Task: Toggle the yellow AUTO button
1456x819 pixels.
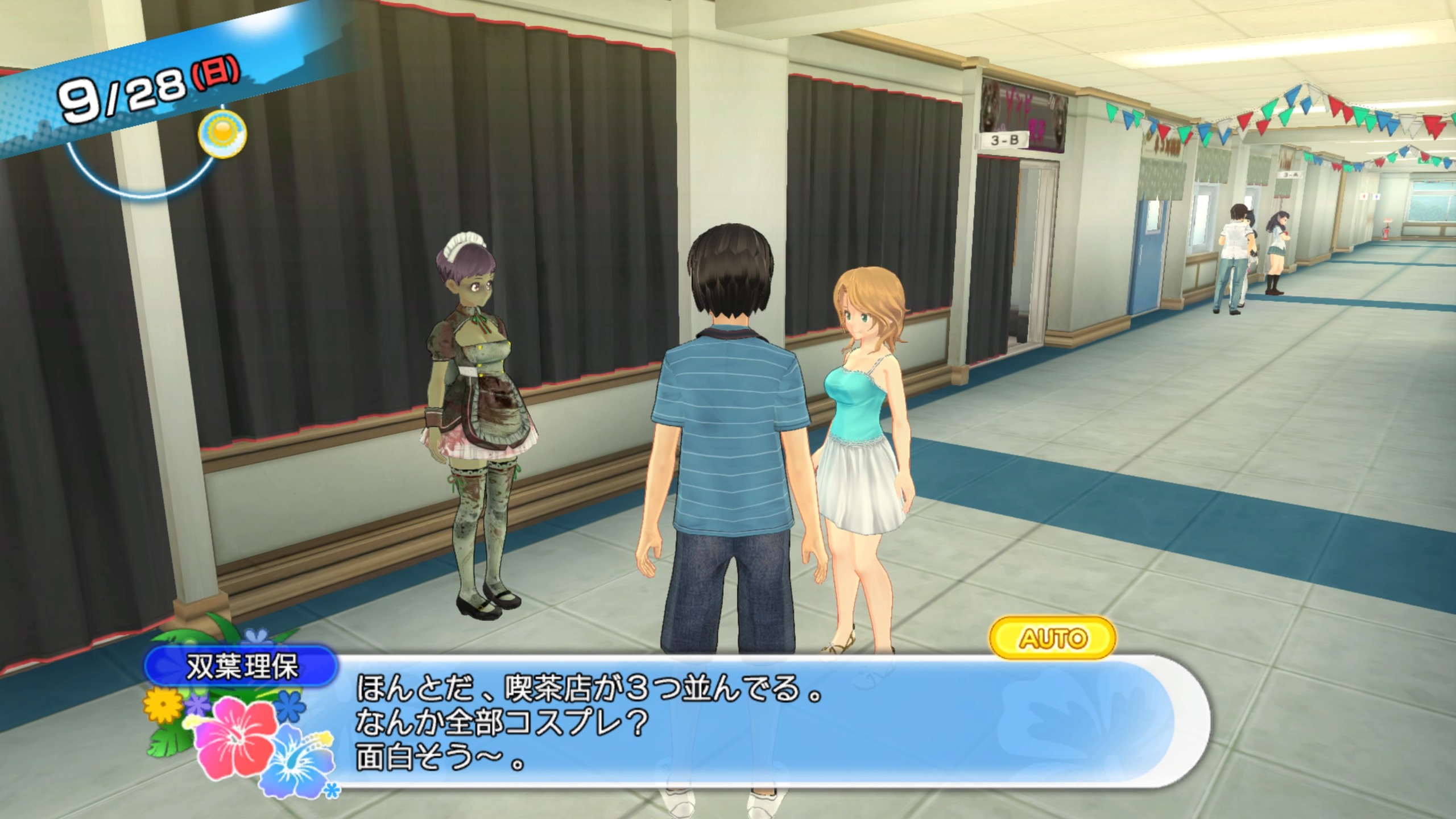Action: [x=1053, y=638]
